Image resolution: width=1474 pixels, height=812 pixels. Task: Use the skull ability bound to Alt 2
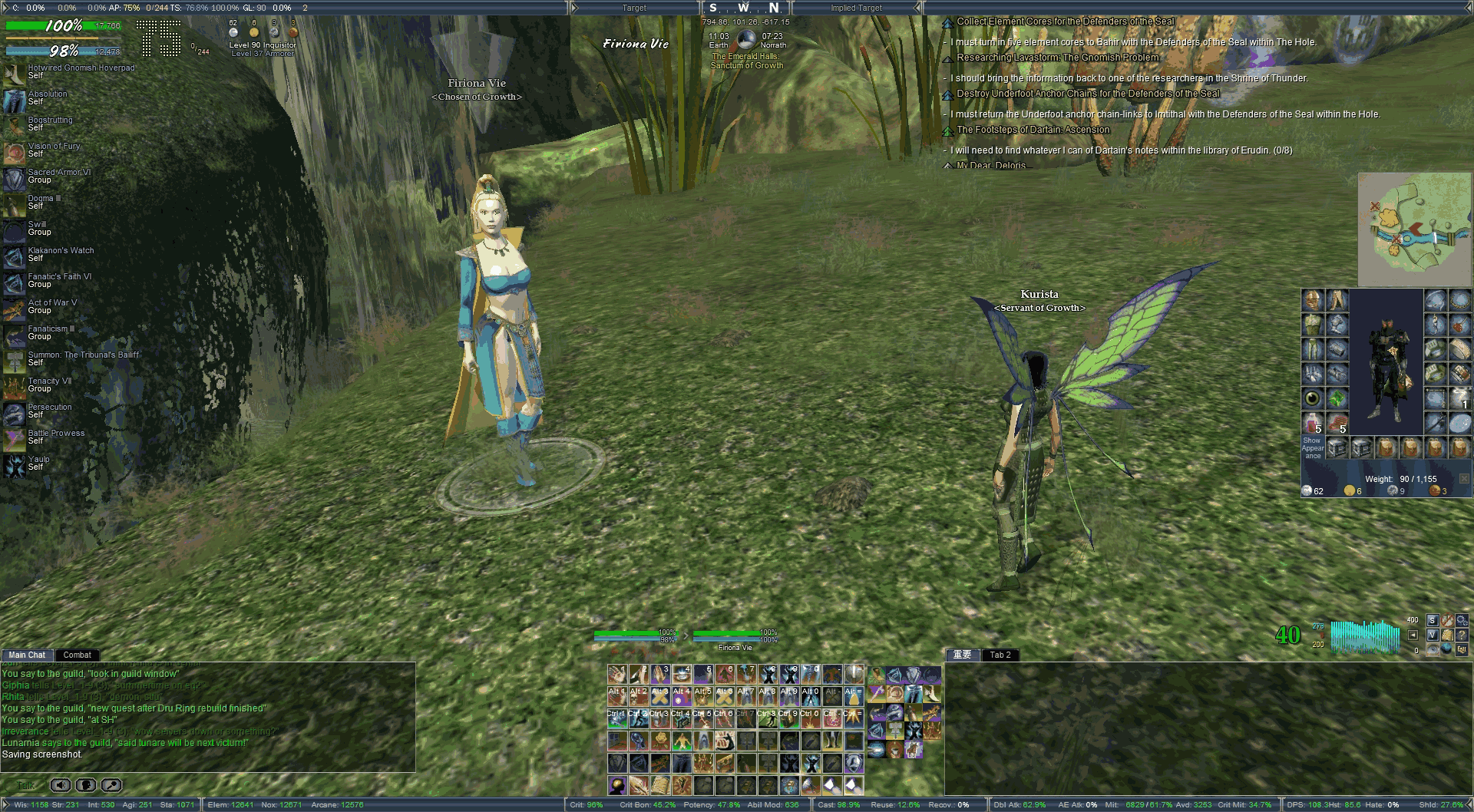click(x=639, y=696)
